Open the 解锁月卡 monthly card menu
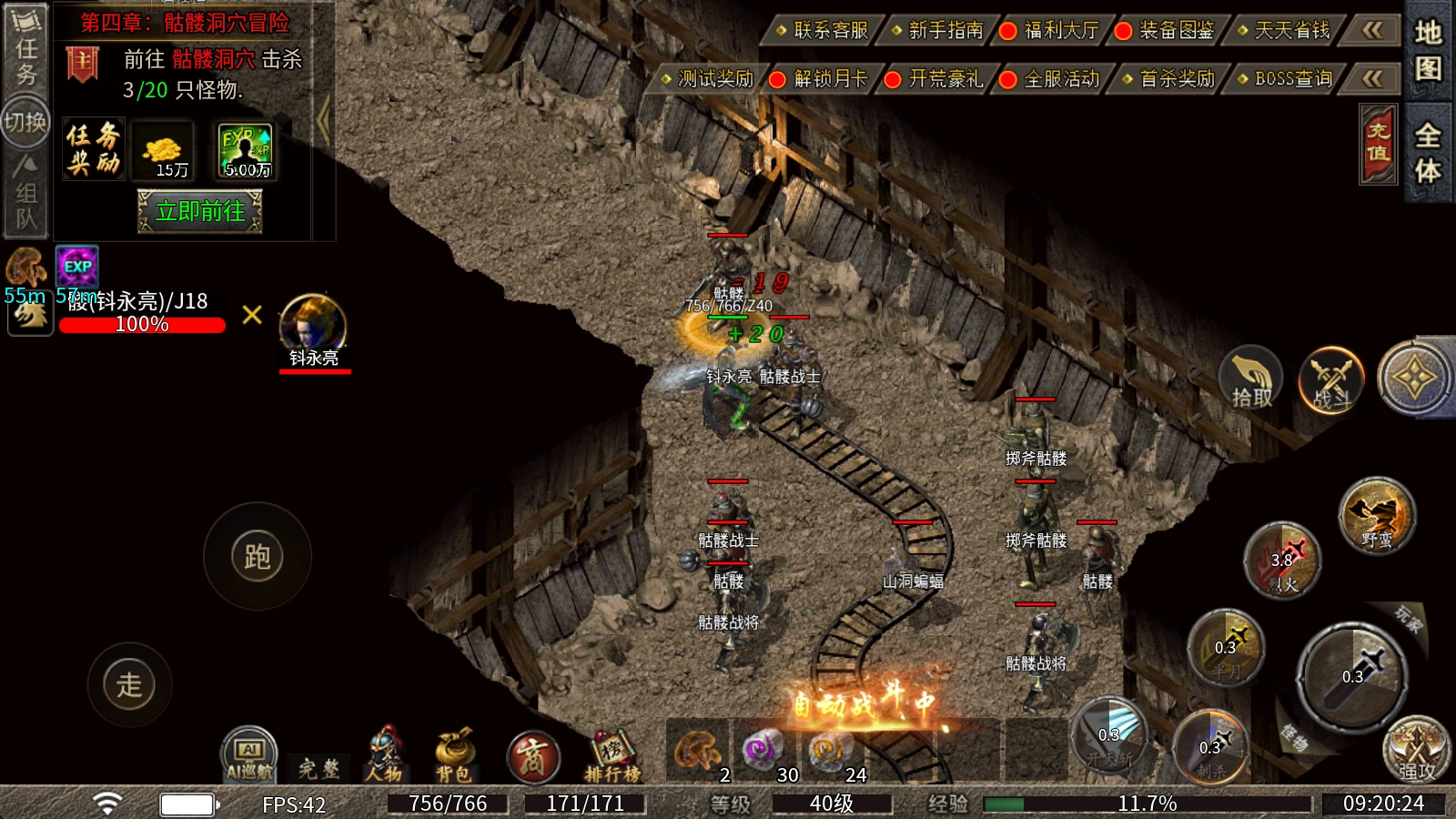The width and height of the screenshot is (1456, 819). pyautogui.click(x=824, y=79)
